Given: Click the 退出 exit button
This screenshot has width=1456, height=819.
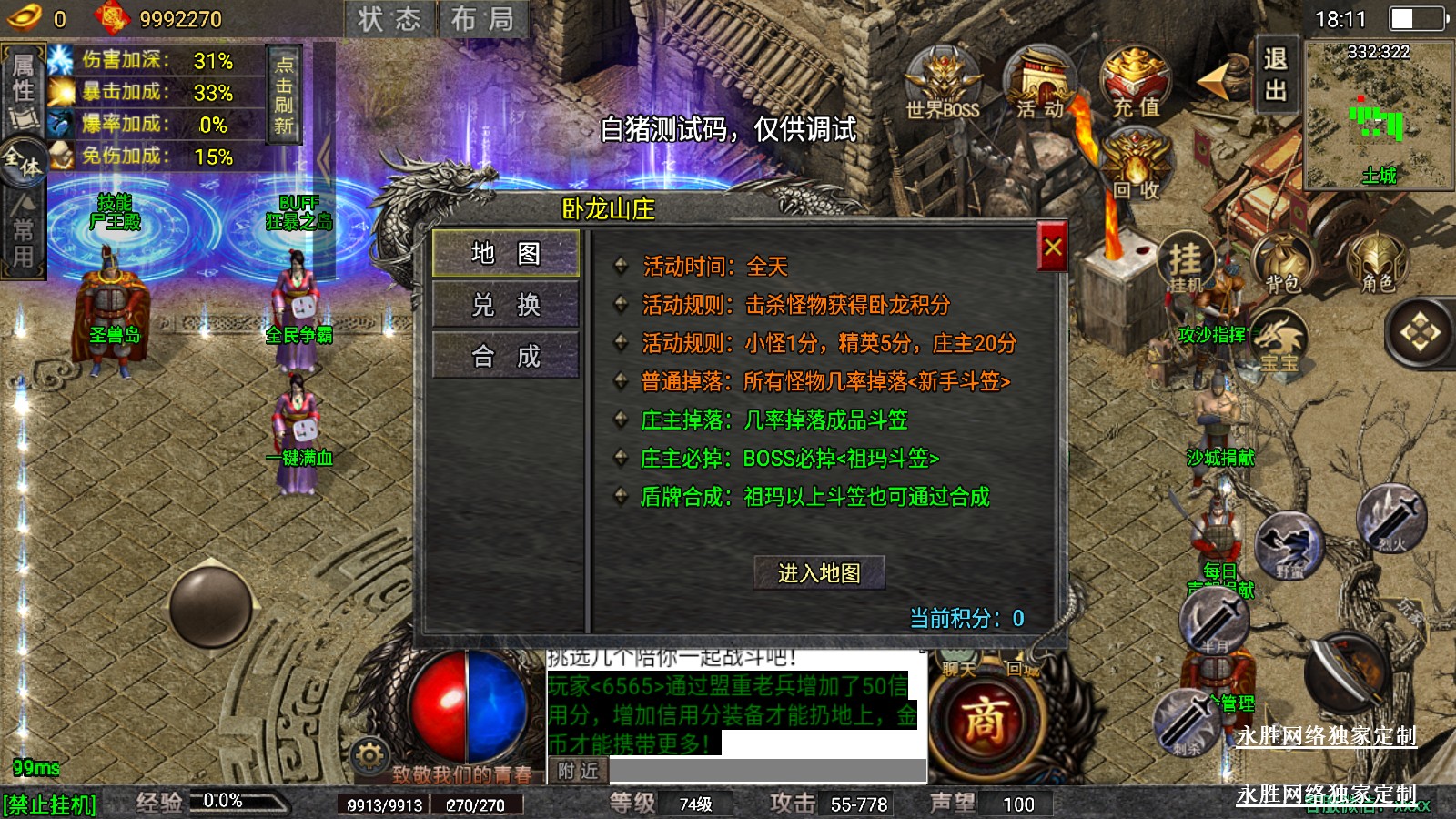Looking at the screenshot, I should (1275, 76).
